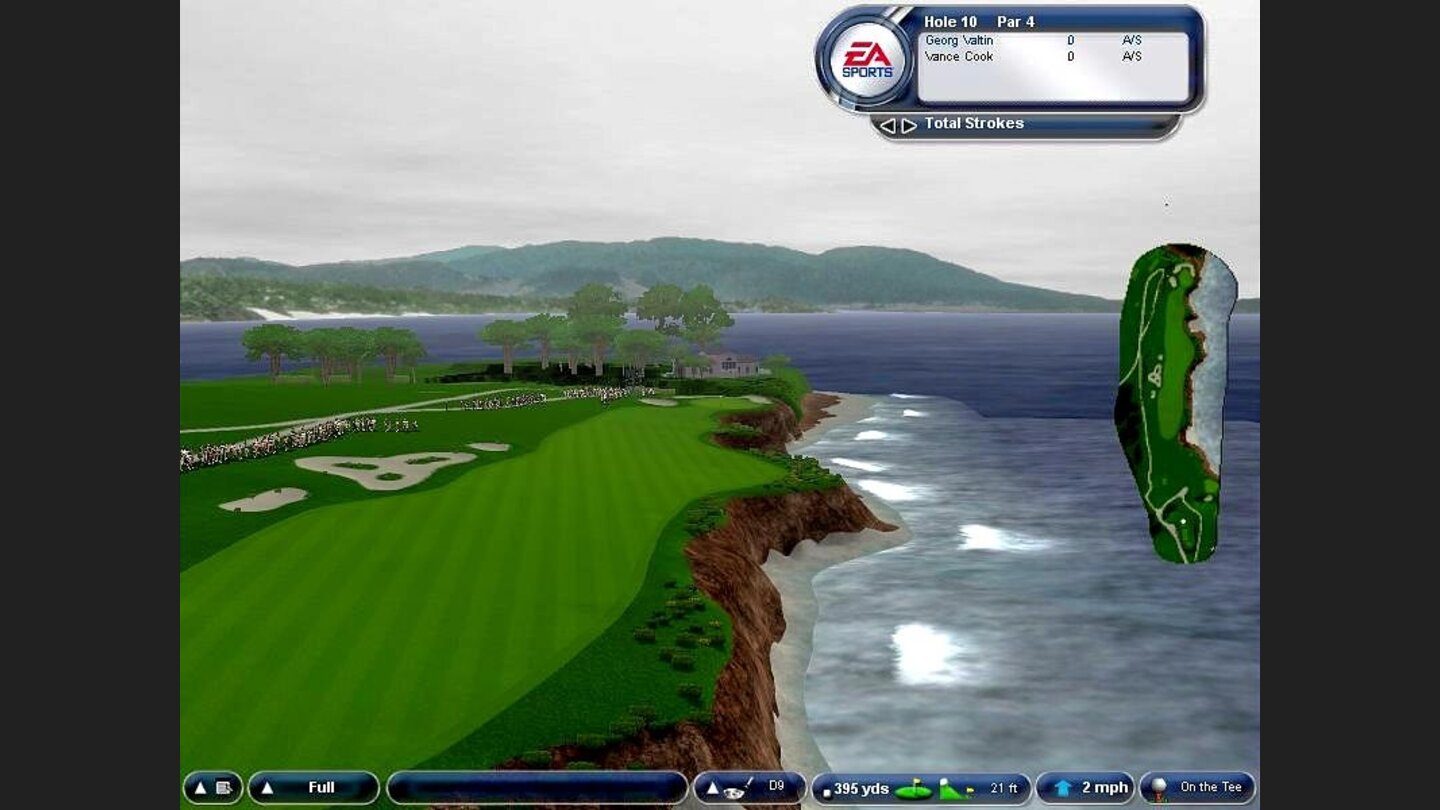Click the EA Sports logo button
This screenshot has height=810, width=1440.
[x=867, y=62]
